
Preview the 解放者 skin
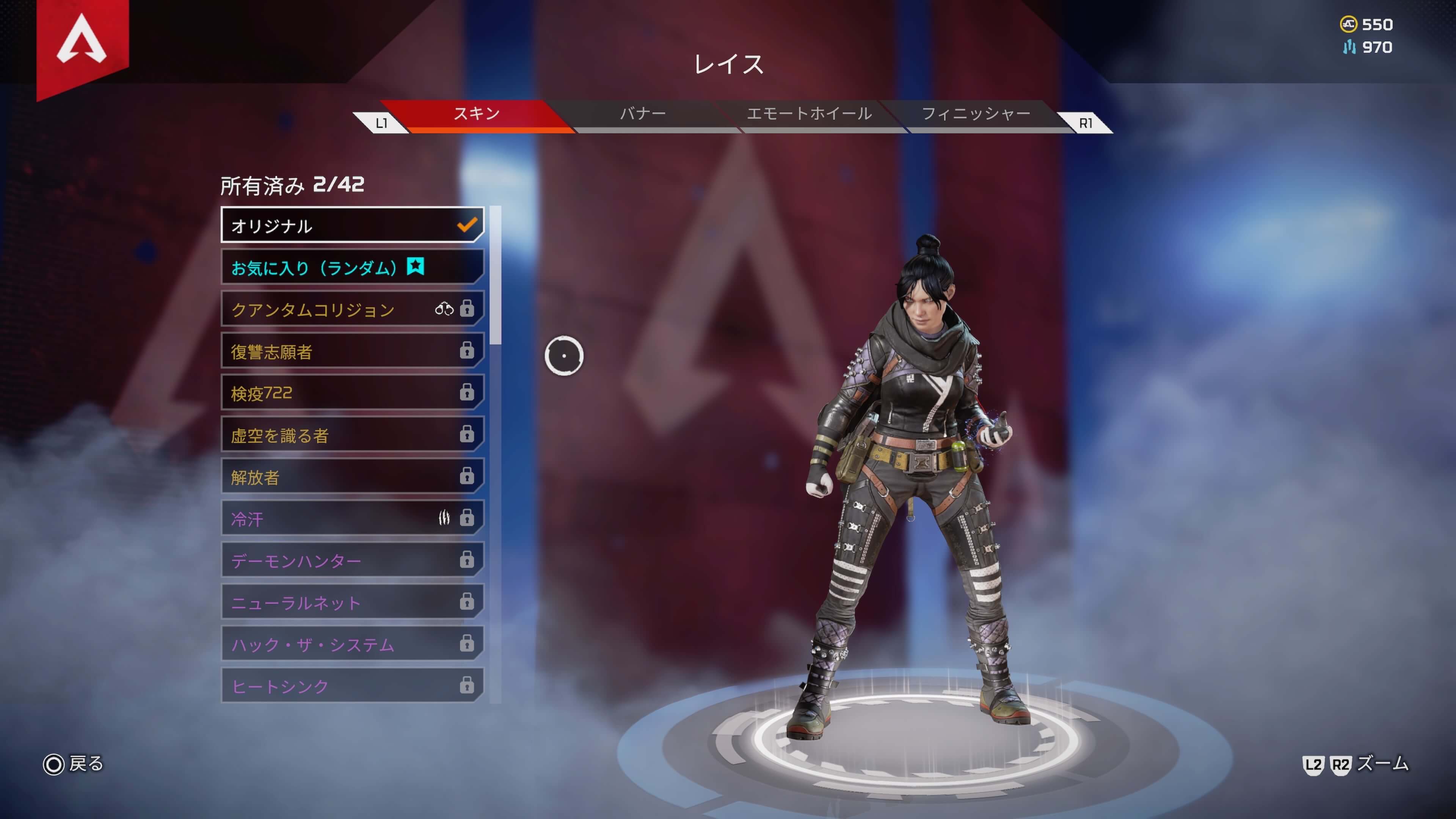coord(351,477)
